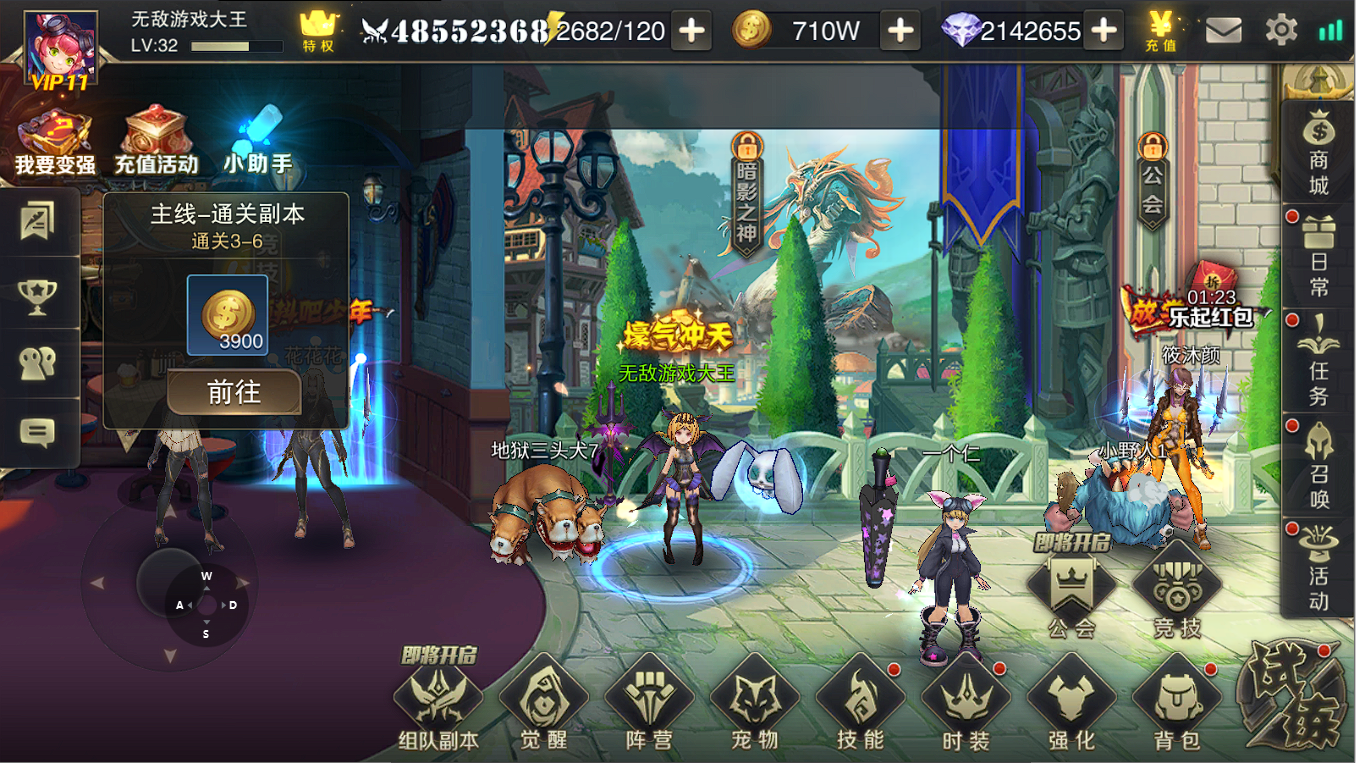Open the mail envelope inbox

1223,31
